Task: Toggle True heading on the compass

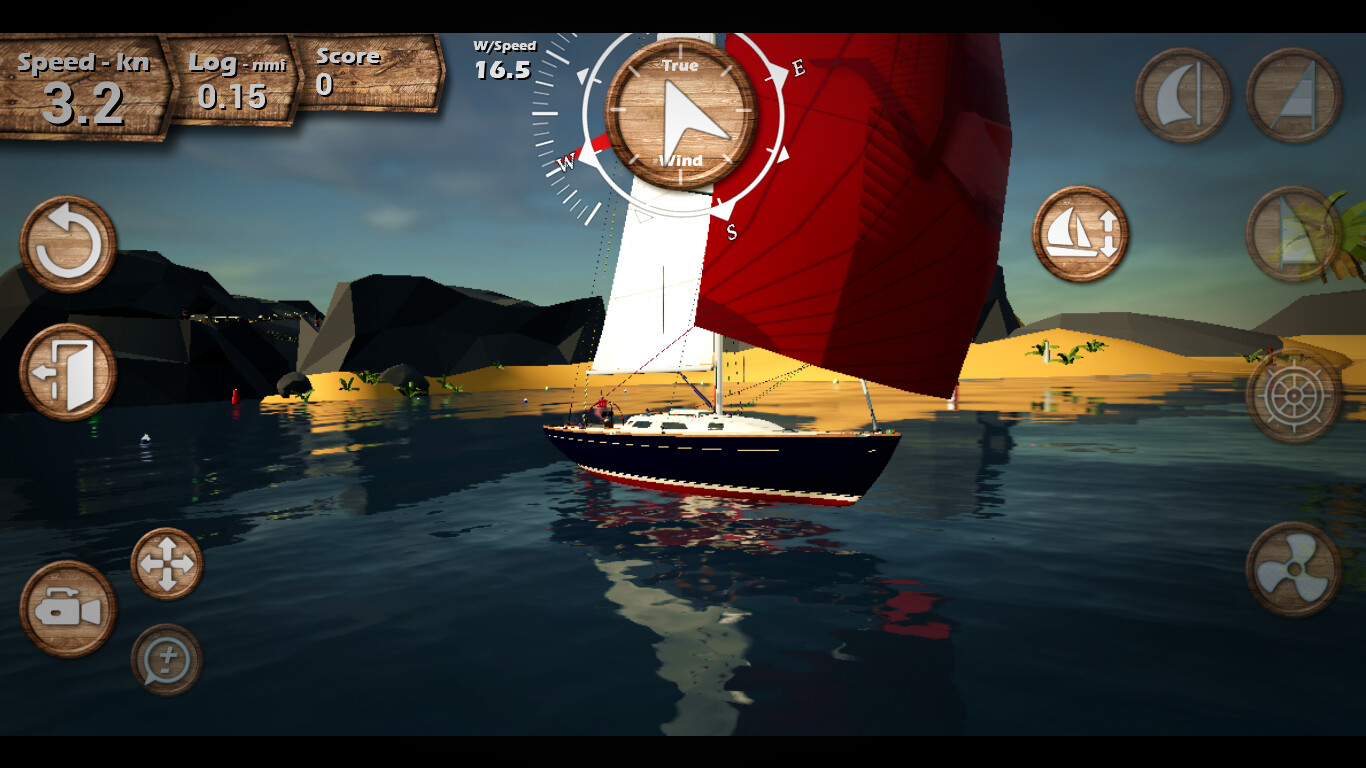Action: [683, 66]
